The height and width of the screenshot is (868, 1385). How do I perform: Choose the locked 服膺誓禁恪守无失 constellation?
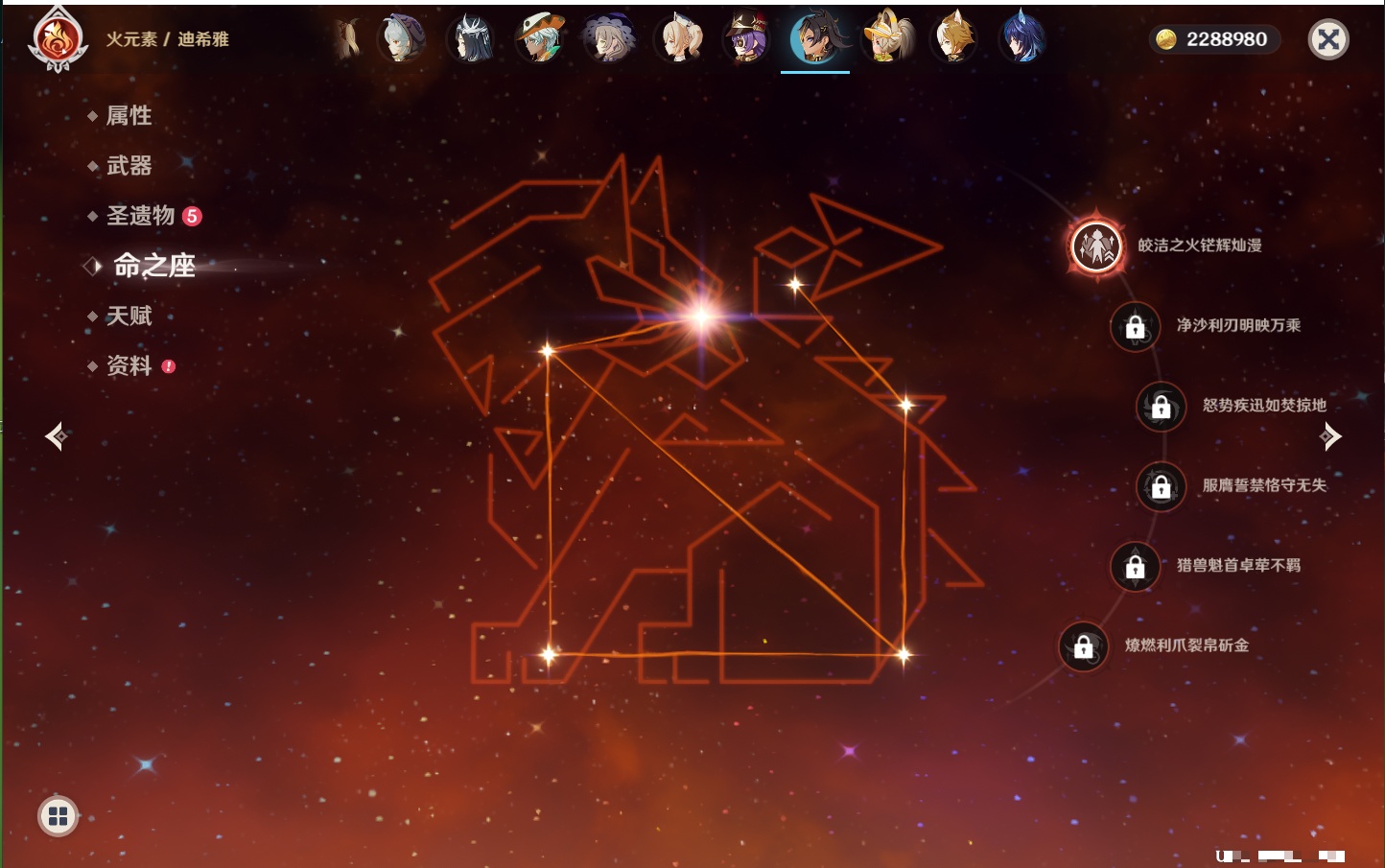(1161, 486)
